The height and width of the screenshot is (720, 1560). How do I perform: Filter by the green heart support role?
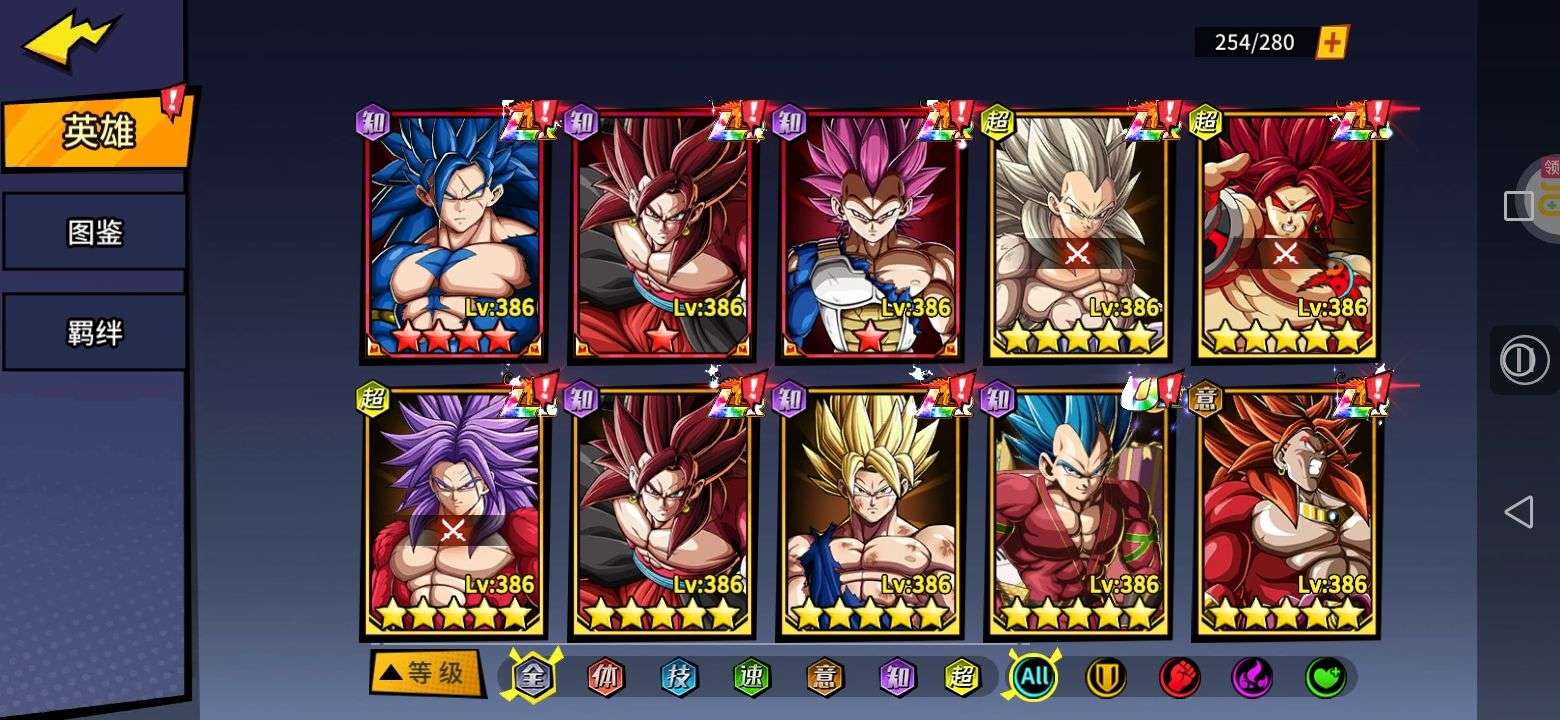[x=1325, y=677]
